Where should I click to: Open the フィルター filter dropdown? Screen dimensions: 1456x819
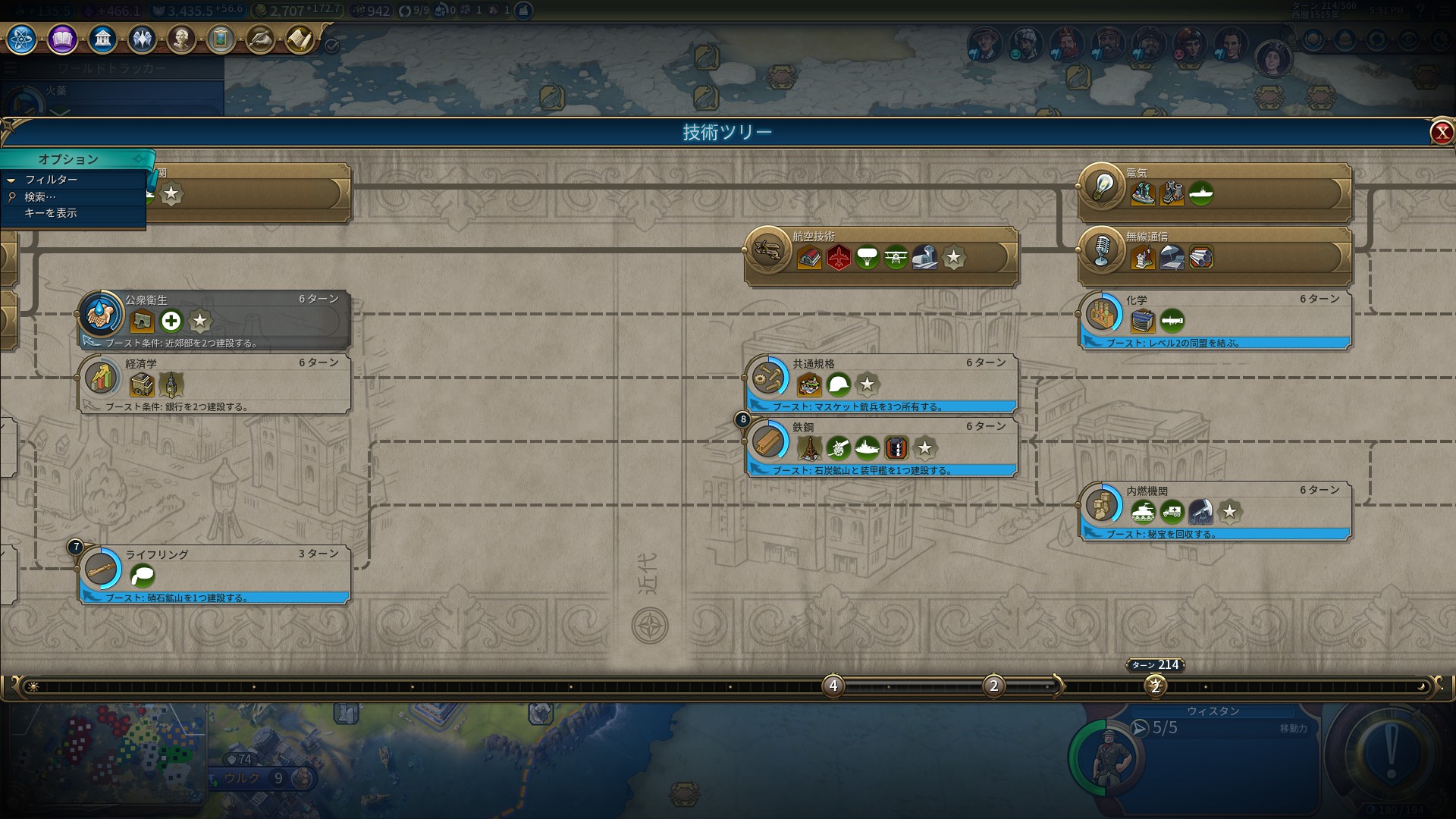point(51,180)
